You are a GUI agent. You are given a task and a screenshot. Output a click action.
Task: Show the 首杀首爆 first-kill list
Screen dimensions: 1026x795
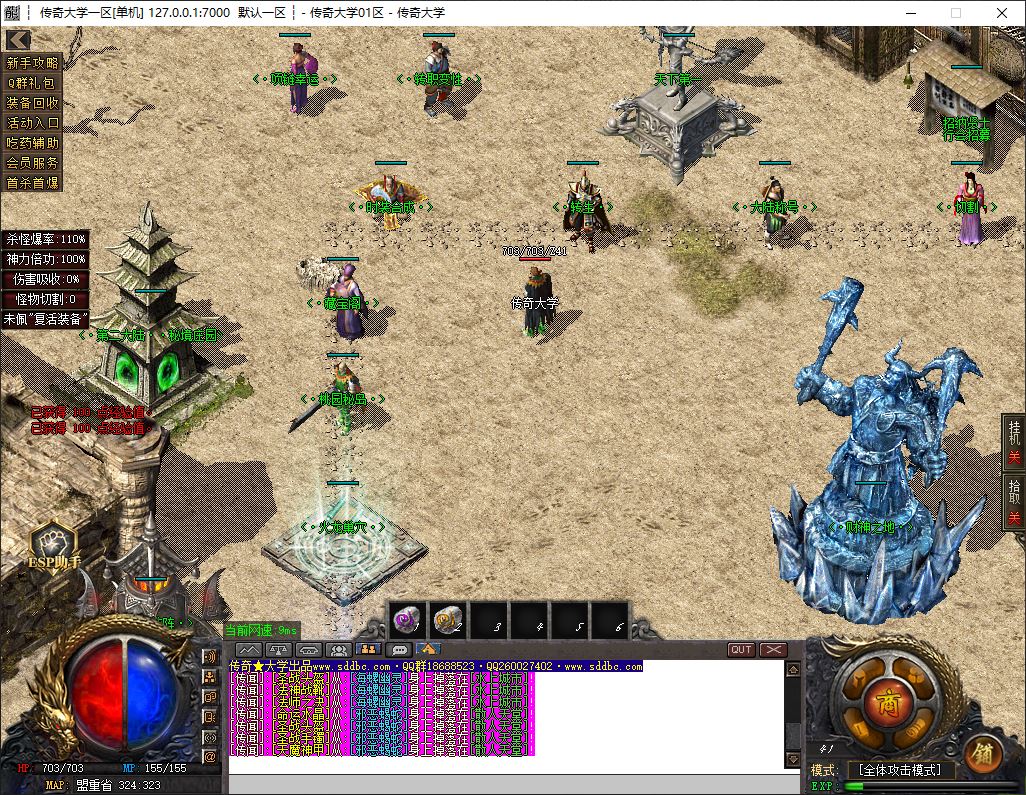click(33, 182)
